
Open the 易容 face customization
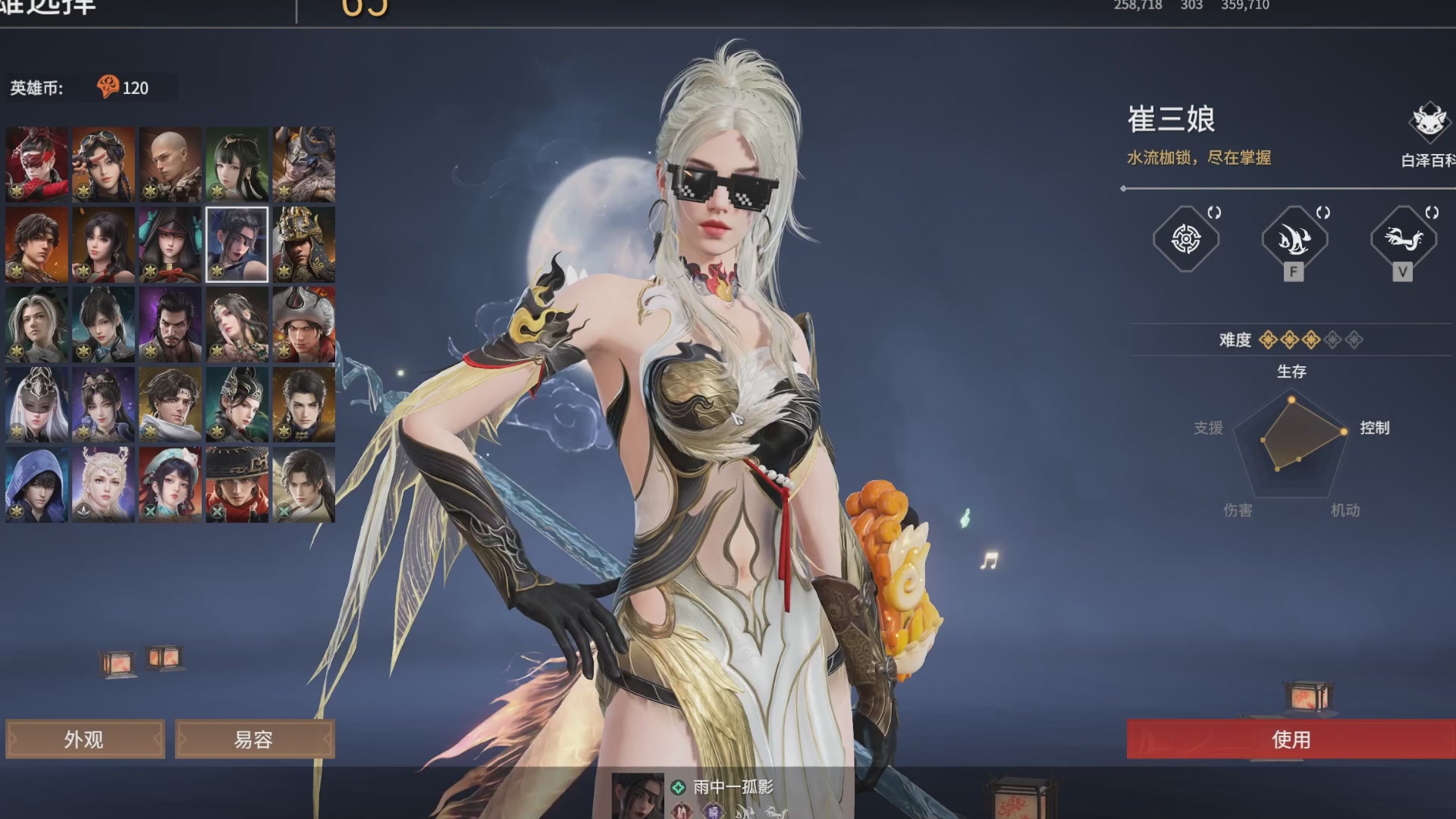(254, 739)
